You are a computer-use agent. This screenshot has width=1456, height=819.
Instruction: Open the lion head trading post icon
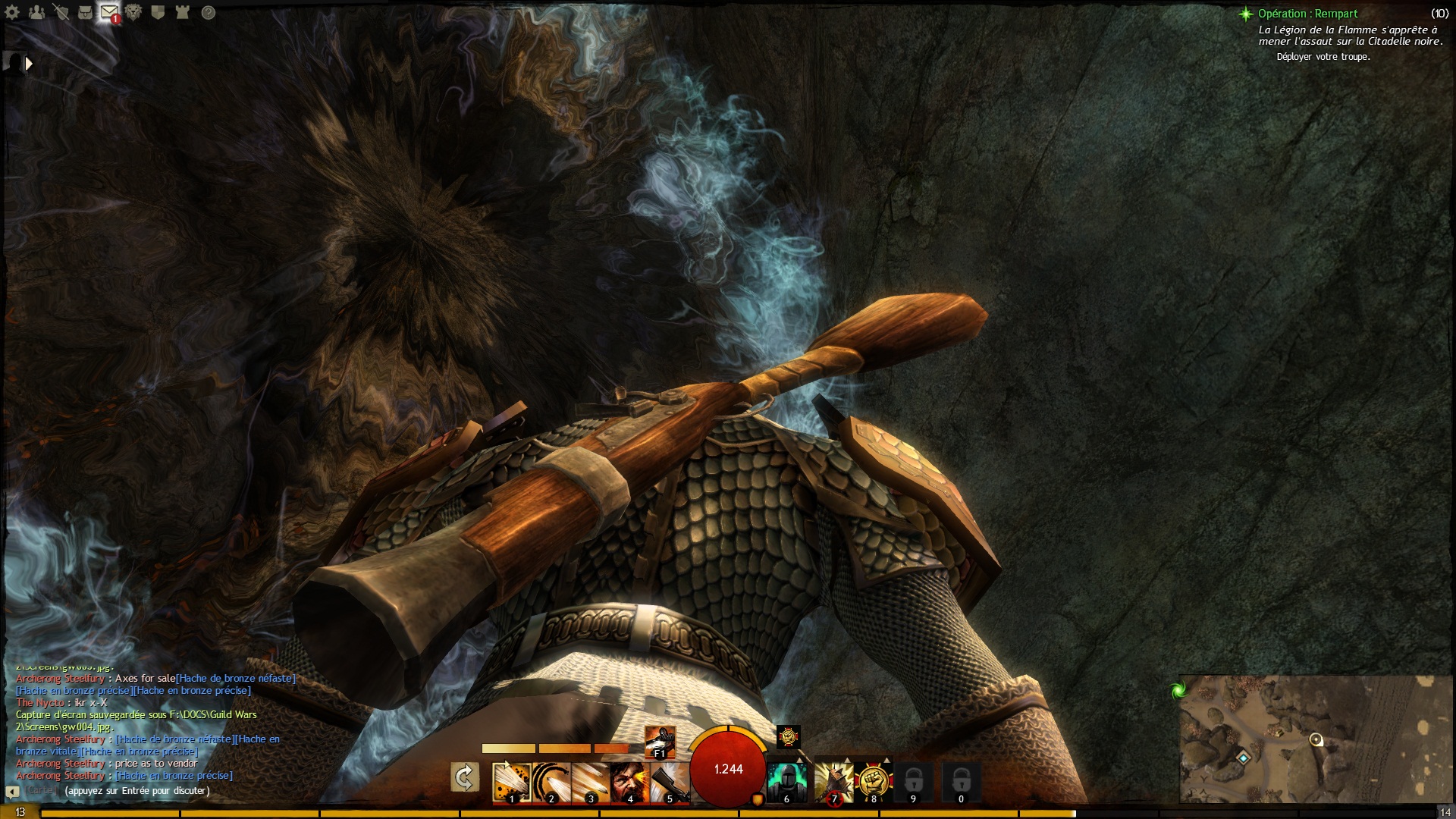(133, 12)
